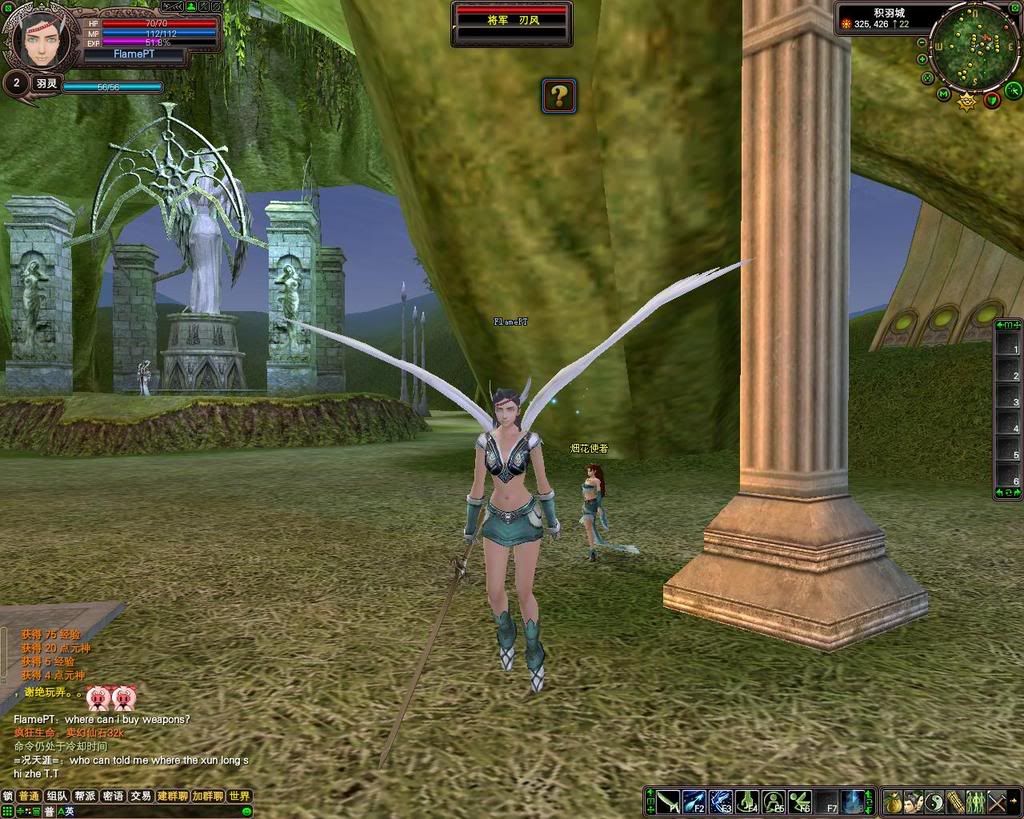The height and width of the screenshot is (819, 1024).
Task: Trigger the F3 lightning skill
Action: point(720,802)
